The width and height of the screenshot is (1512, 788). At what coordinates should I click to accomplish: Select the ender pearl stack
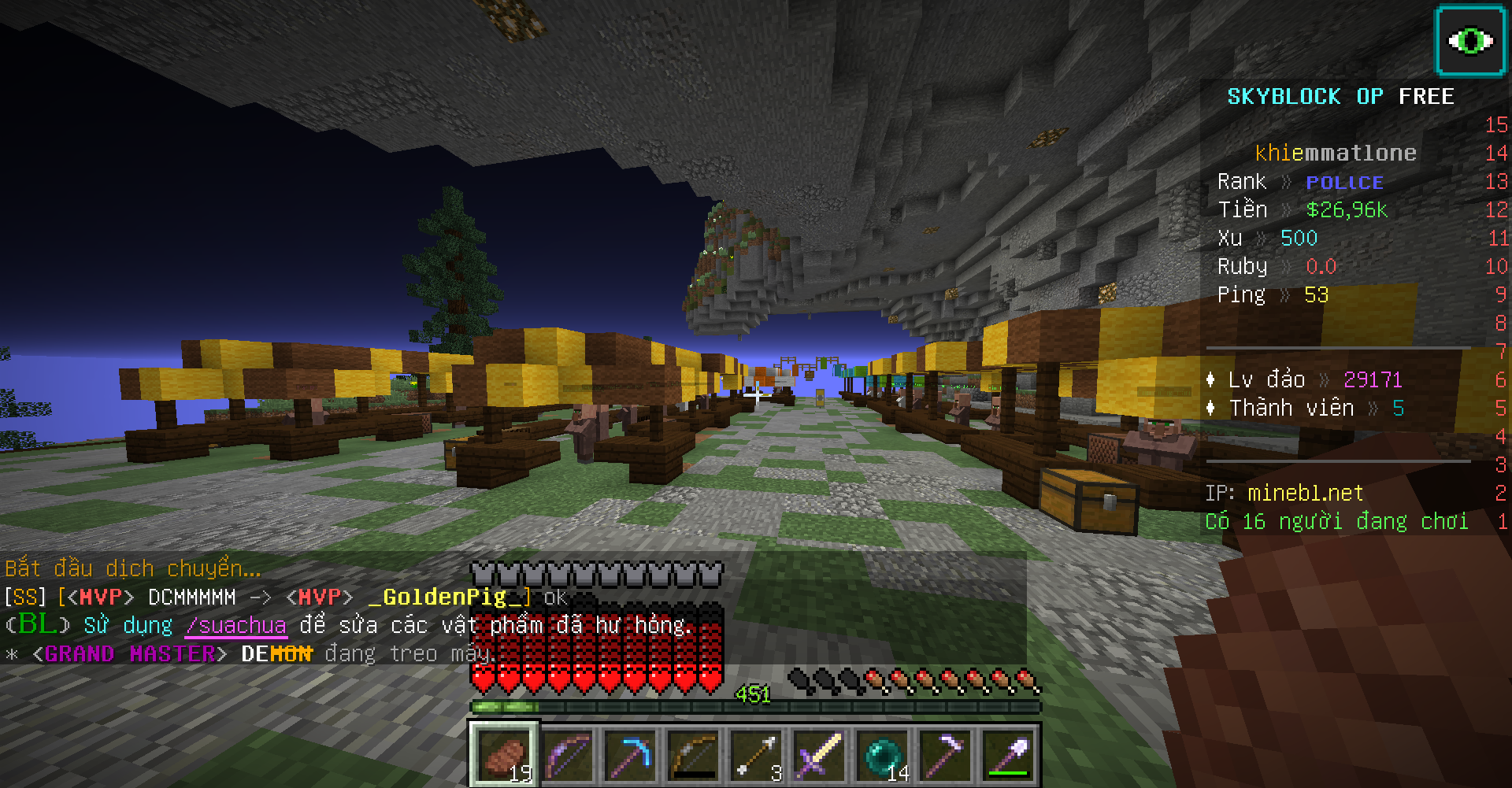[x=882, y=755]
